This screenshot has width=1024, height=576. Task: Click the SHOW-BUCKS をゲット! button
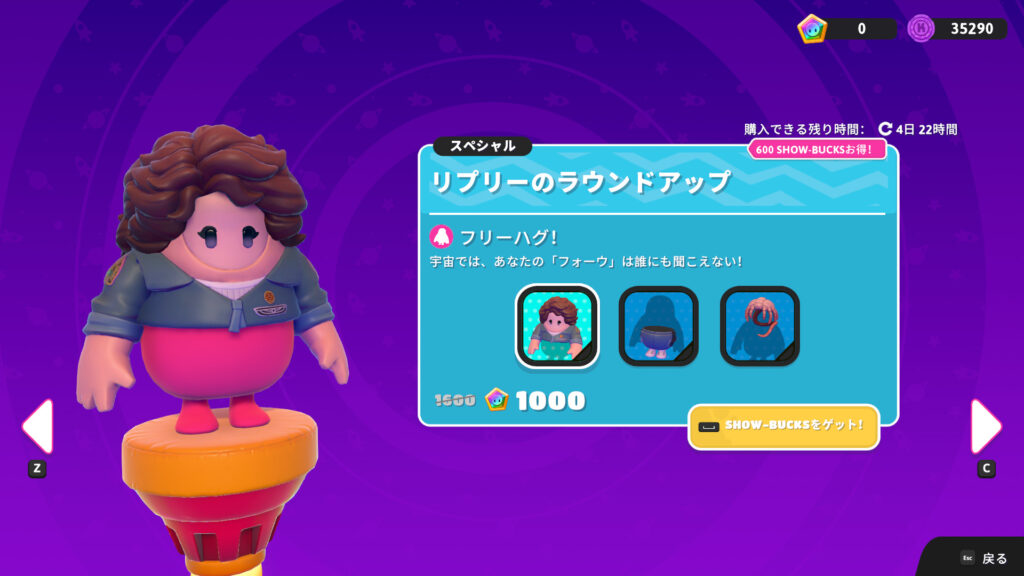tap(783, 427)
